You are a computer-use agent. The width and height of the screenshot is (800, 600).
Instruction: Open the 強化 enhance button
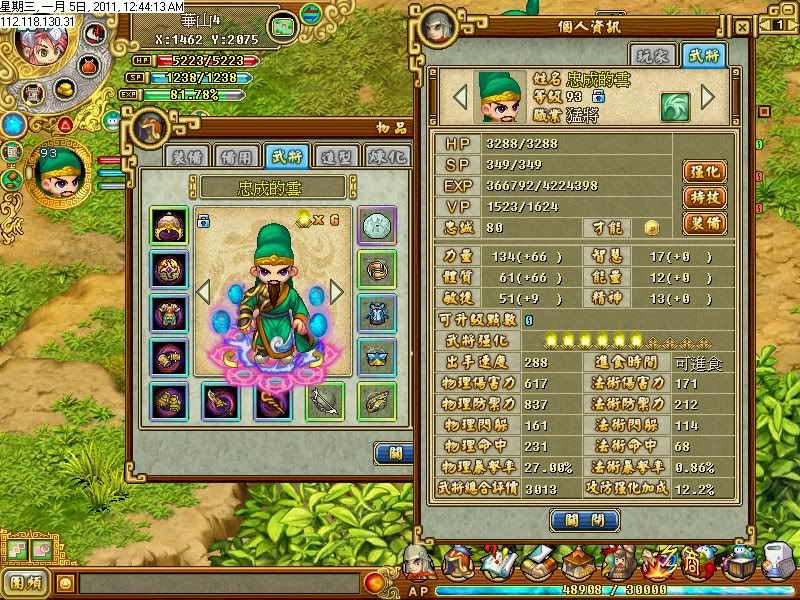click(x=704, y=171)
